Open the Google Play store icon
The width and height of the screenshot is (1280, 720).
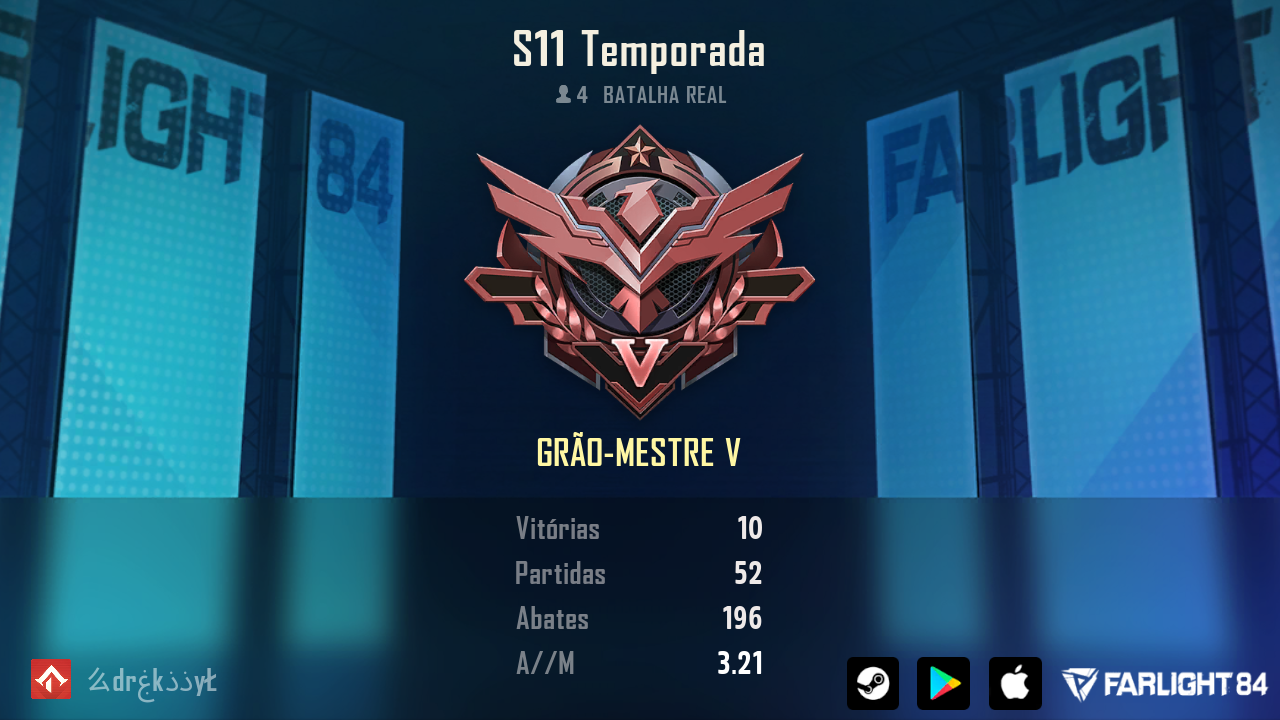[x=943, y=683]
